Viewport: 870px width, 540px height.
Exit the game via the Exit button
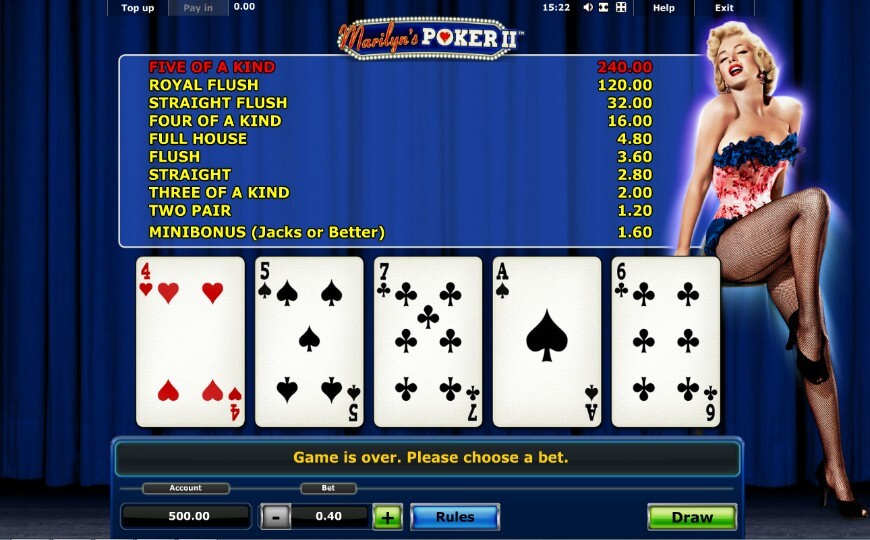coord(724,8)
